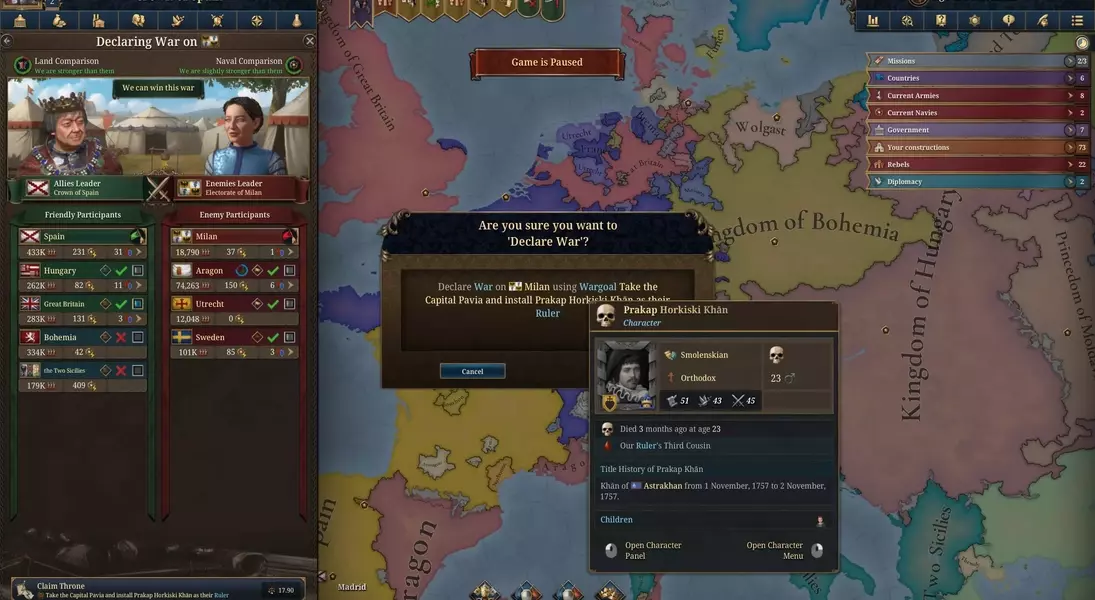Close the Declaring War panel

[x=309, y=41]
